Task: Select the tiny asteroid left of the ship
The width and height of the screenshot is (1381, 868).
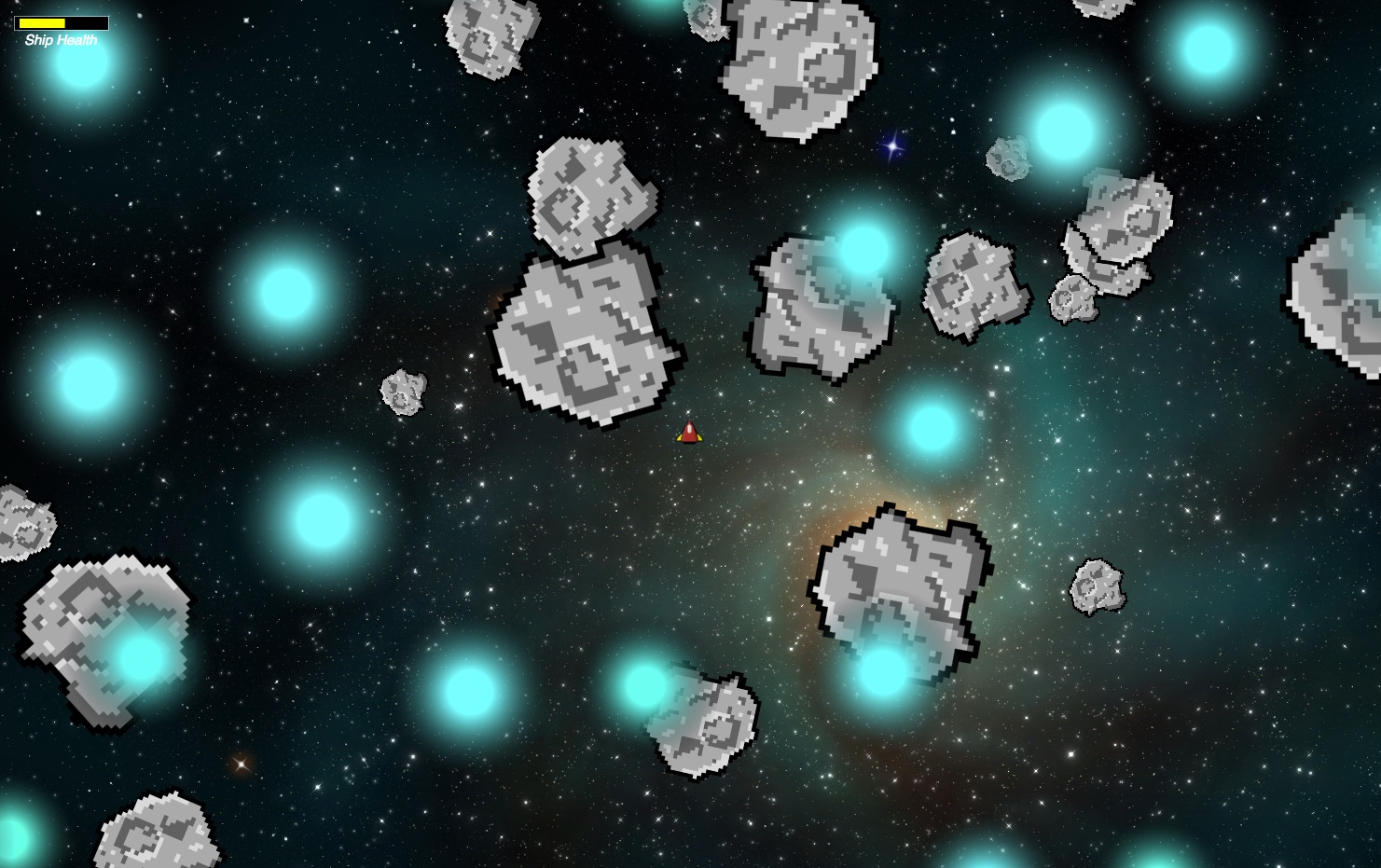Action: coord(403,392)
